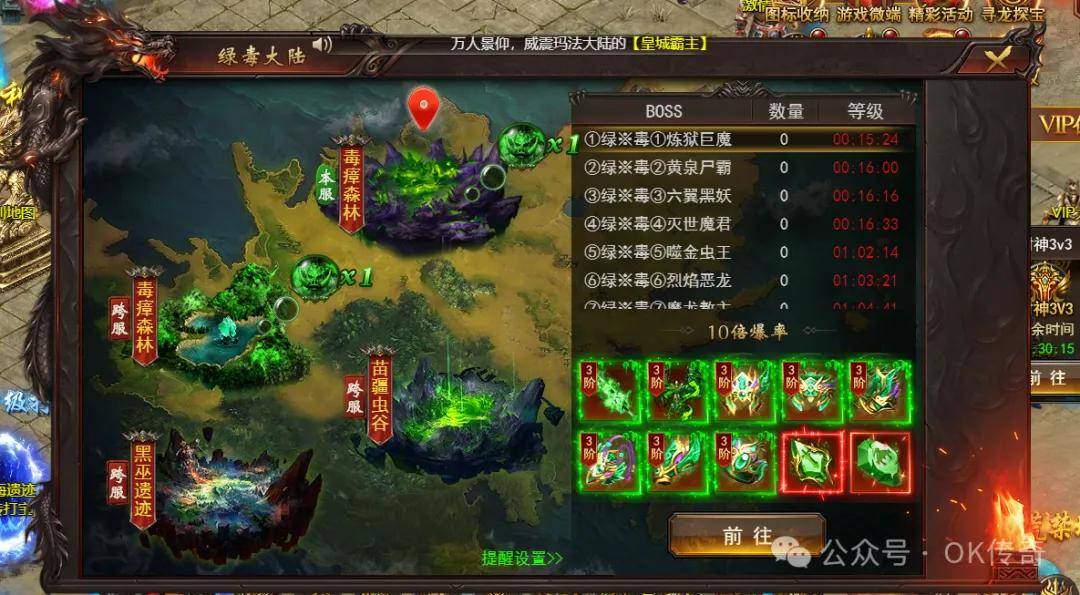Viewport: 1080px width, 595px height.
Task: Open the 提醒设置 reminder settings link
Action: [521, 557]
